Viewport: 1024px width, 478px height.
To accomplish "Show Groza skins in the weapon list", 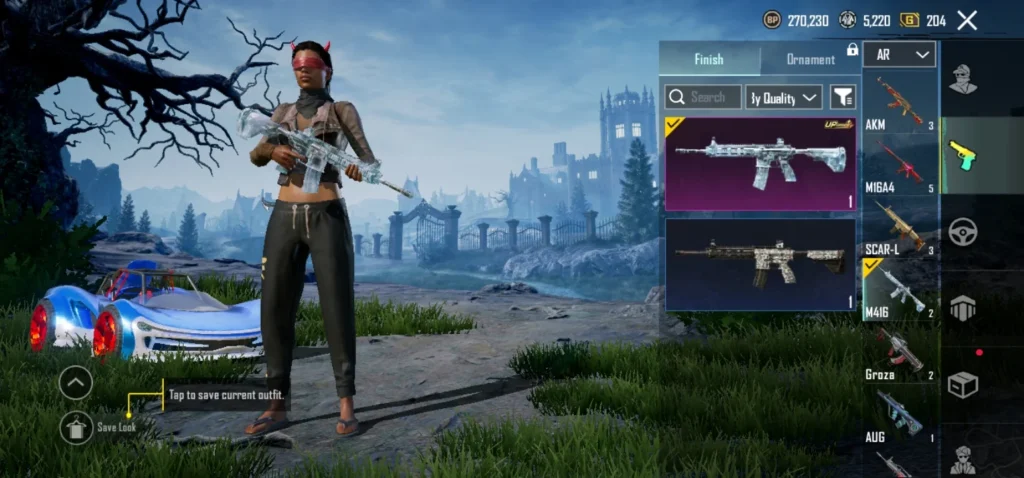I will [900, 352].
